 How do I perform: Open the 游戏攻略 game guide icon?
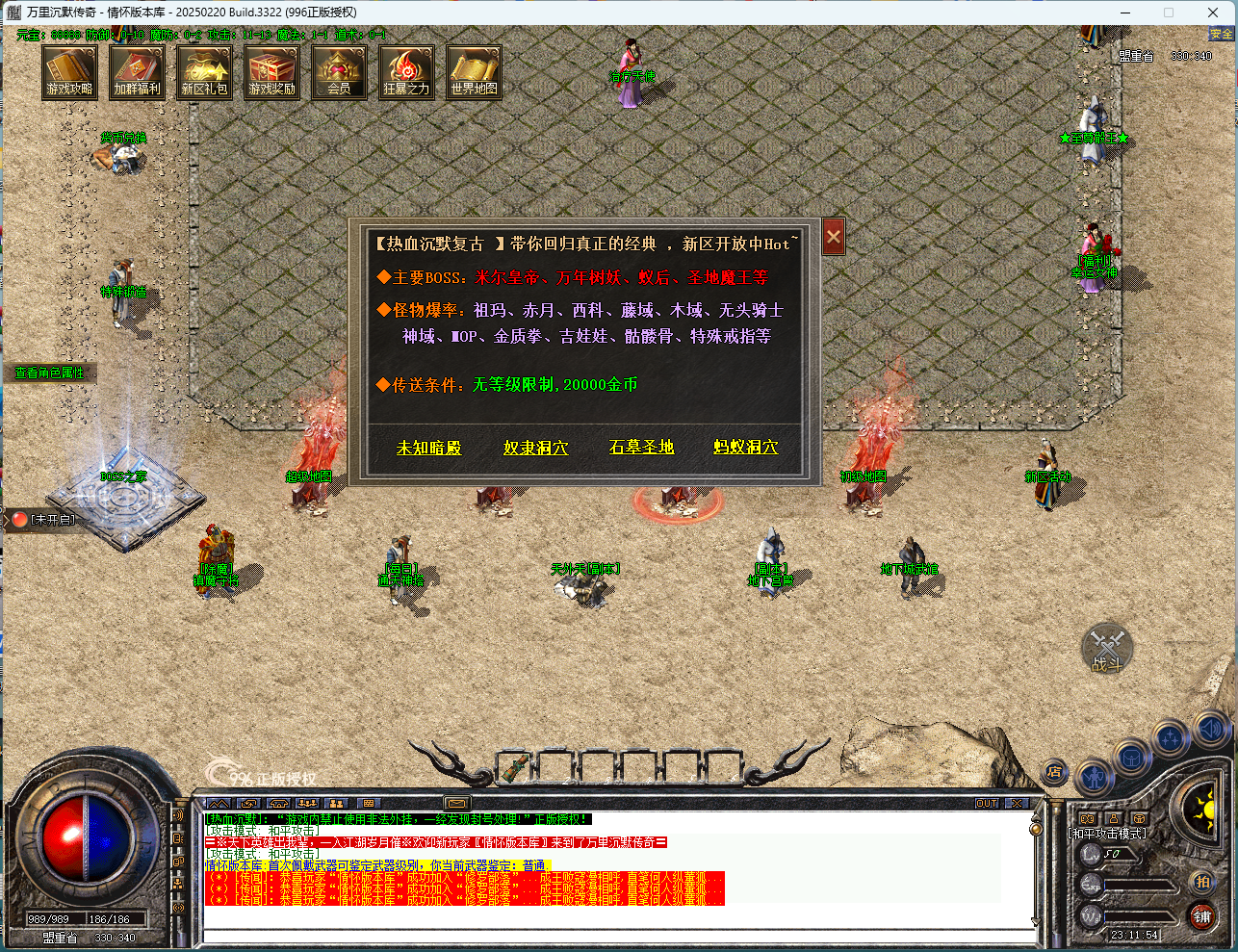click(x=69, y=72)
